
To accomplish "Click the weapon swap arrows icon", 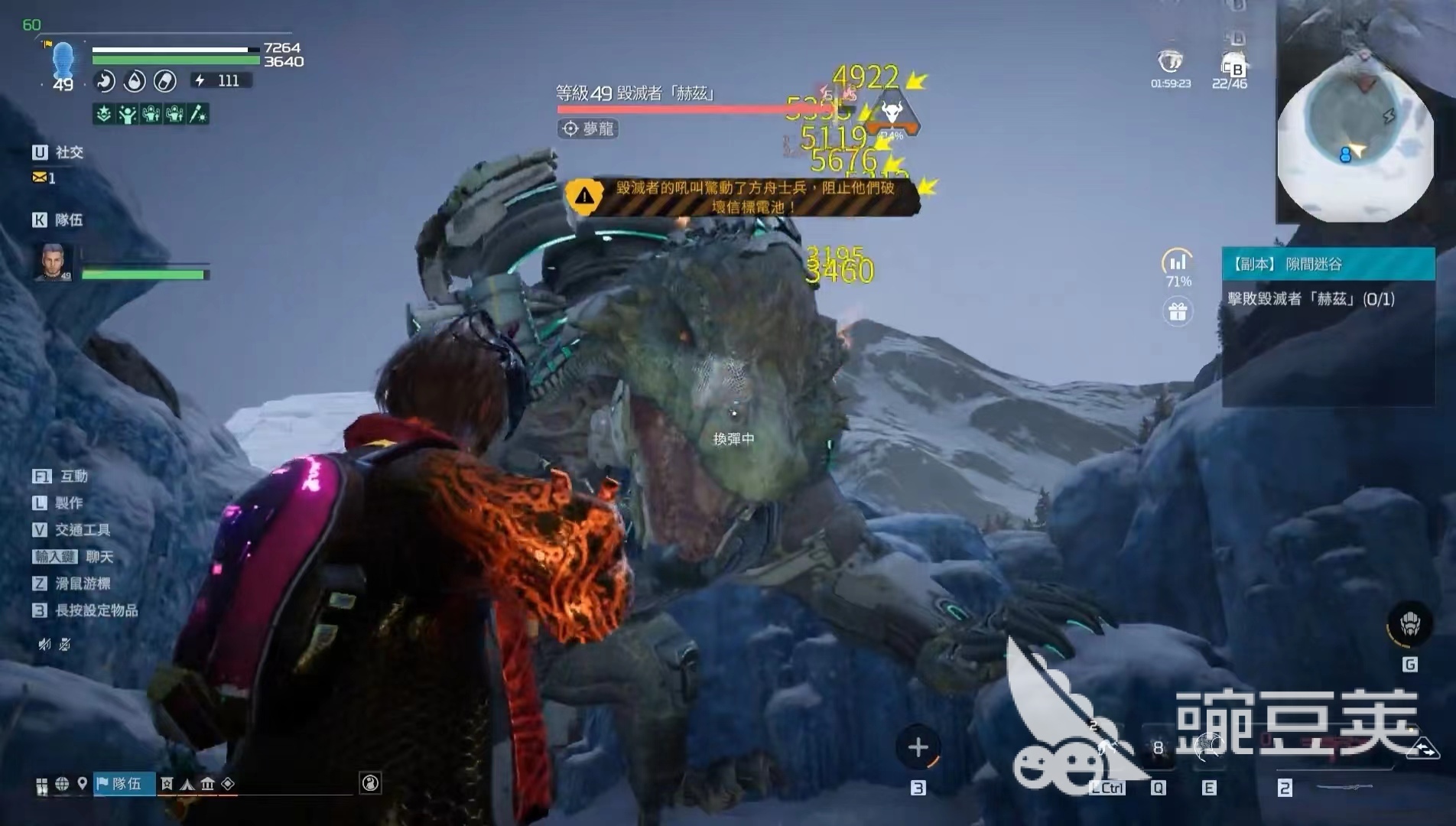I will tap(1427, 749).
